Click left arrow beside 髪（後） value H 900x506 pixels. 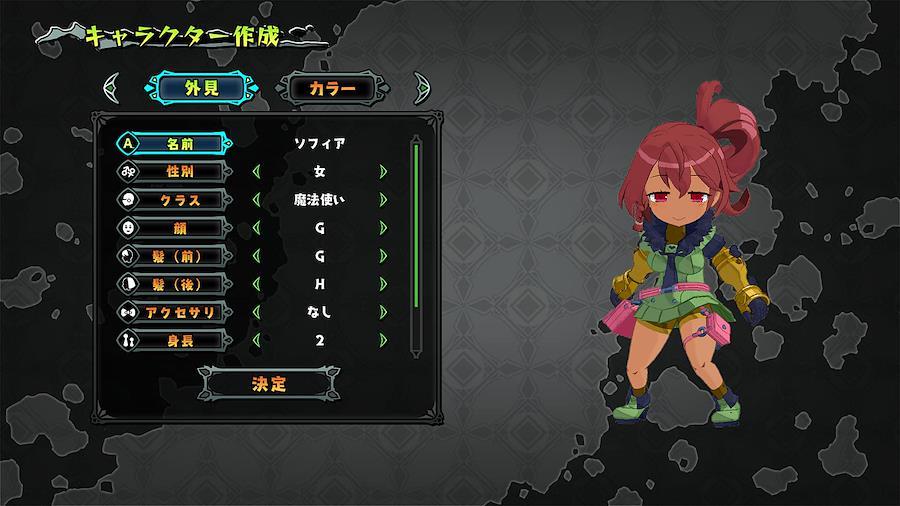click(257, 285)
